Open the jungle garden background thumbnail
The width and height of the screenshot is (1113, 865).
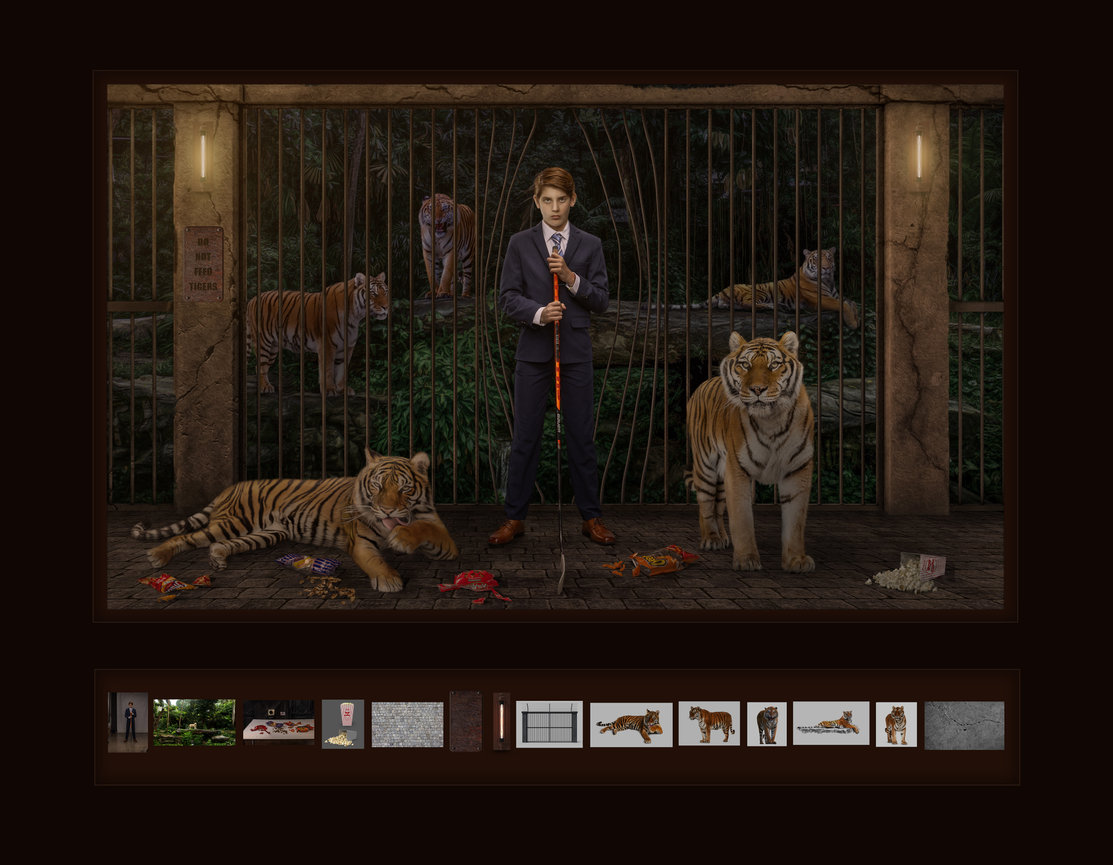coord(194,722)
